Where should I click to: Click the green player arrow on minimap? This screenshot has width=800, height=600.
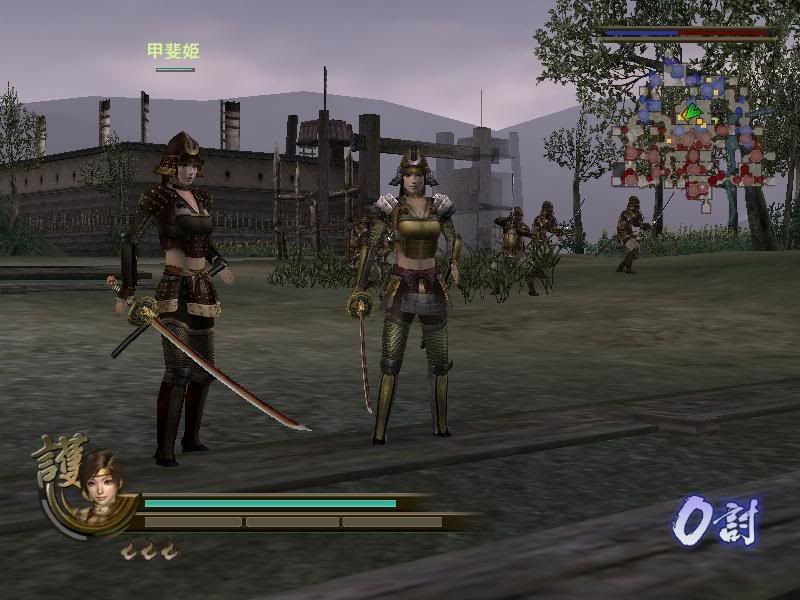690,112
